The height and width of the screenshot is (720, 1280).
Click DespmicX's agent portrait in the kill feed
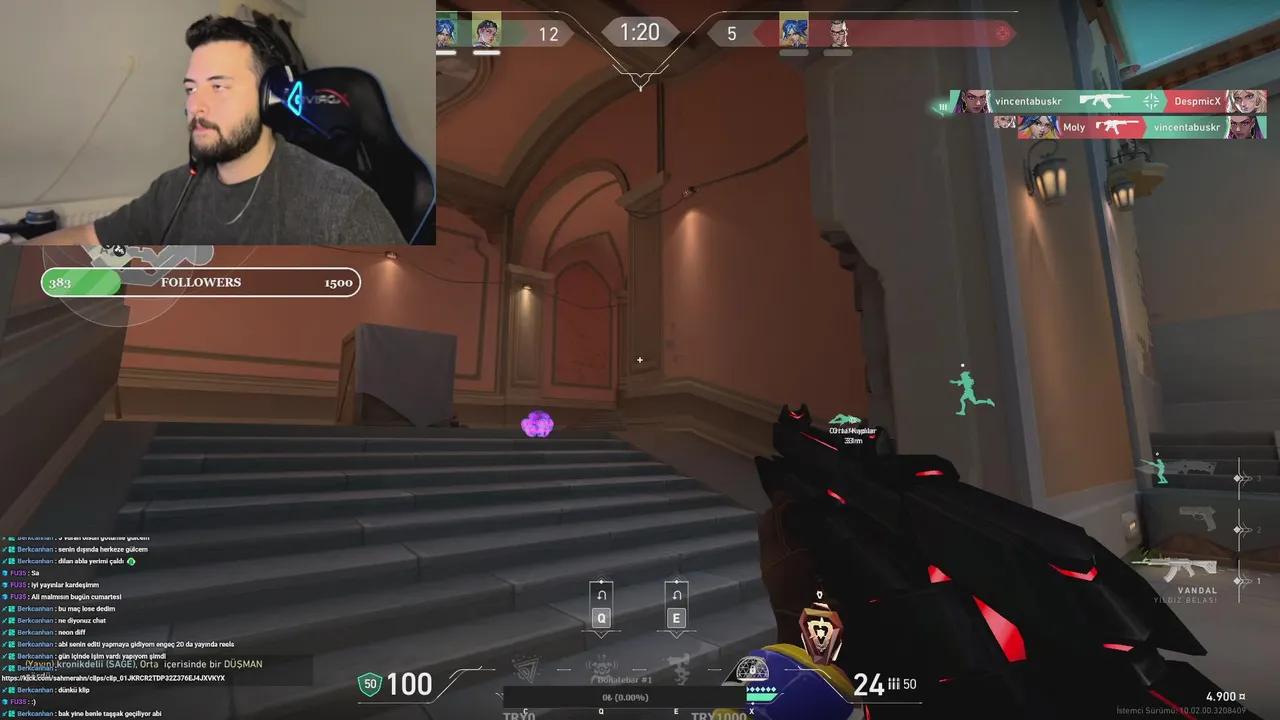(1248, 101)
